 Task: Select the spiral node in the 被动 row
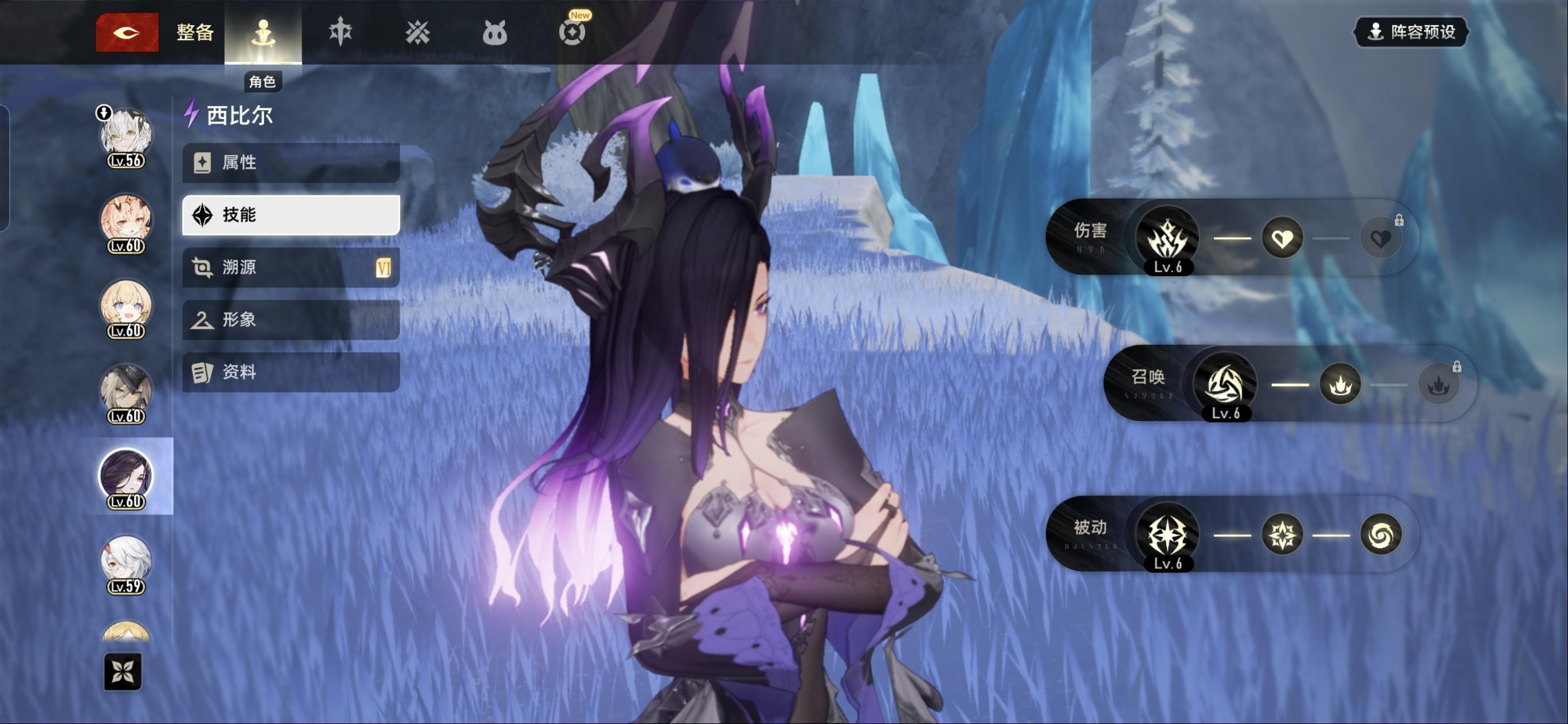[x=1381, y=535]
